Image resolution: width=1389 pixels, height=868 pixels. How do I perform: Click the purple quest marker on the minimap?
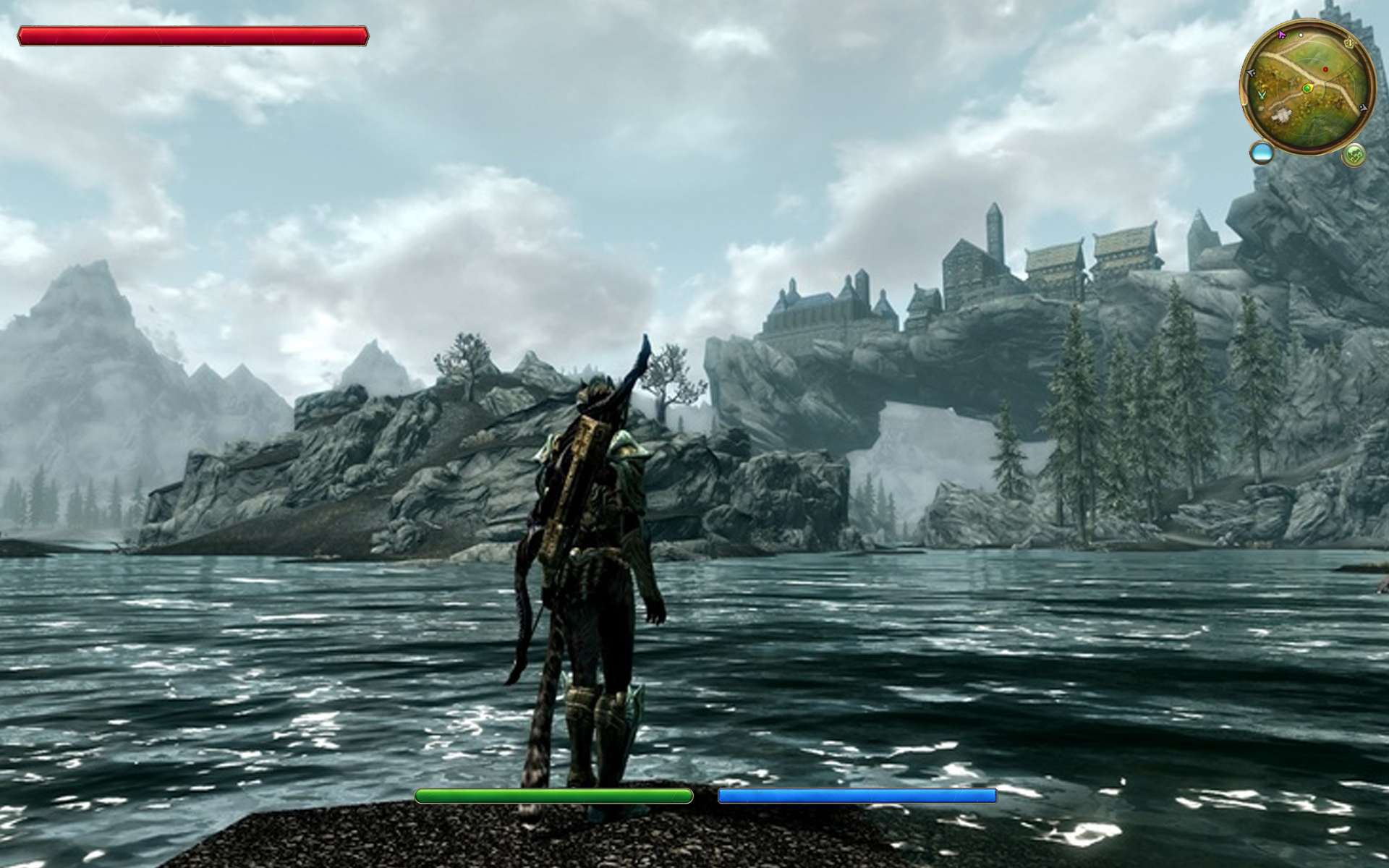(x=1282, y=35)
